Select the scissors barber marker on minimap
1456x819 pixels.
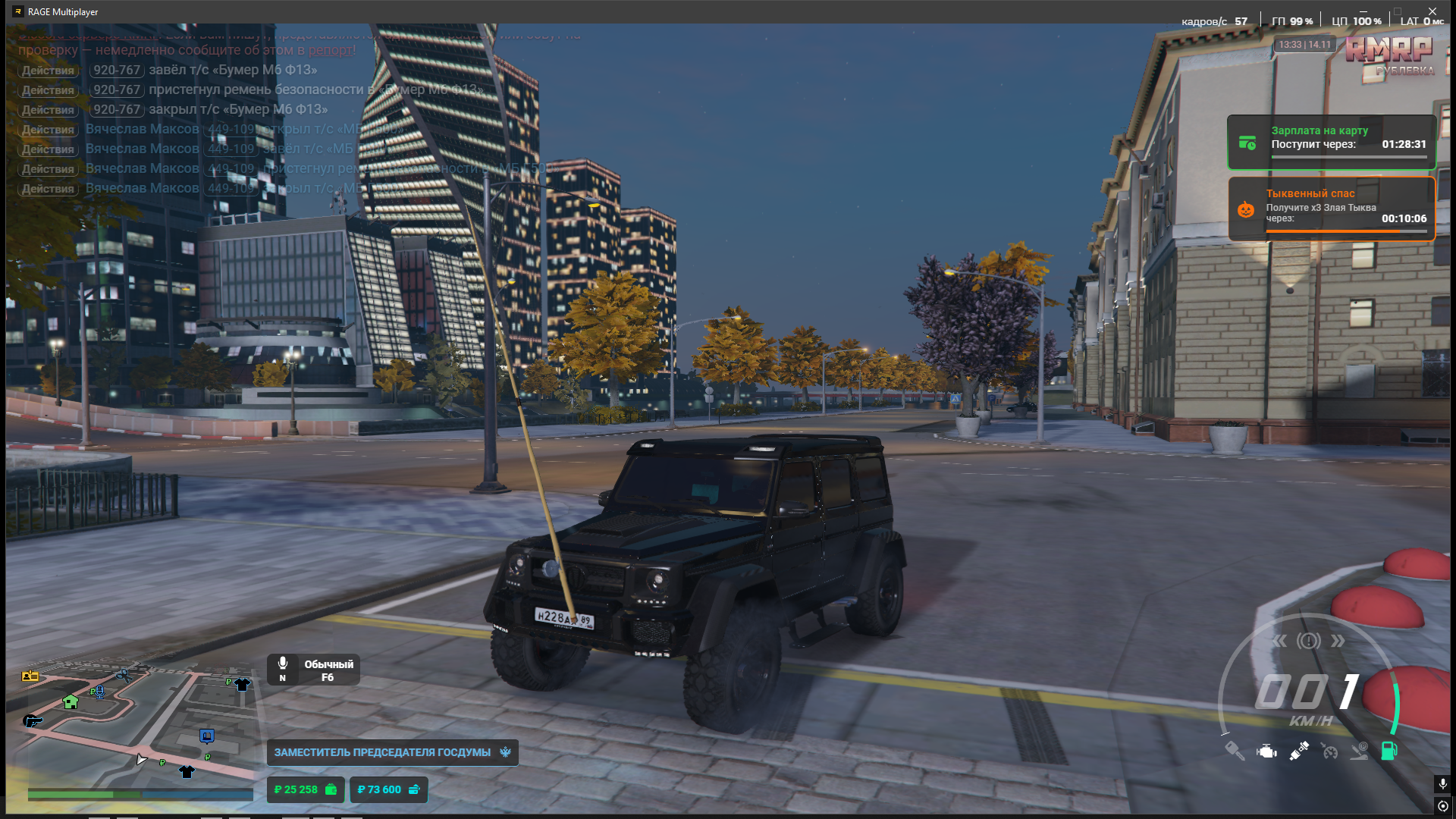click(x=124, y=675)
